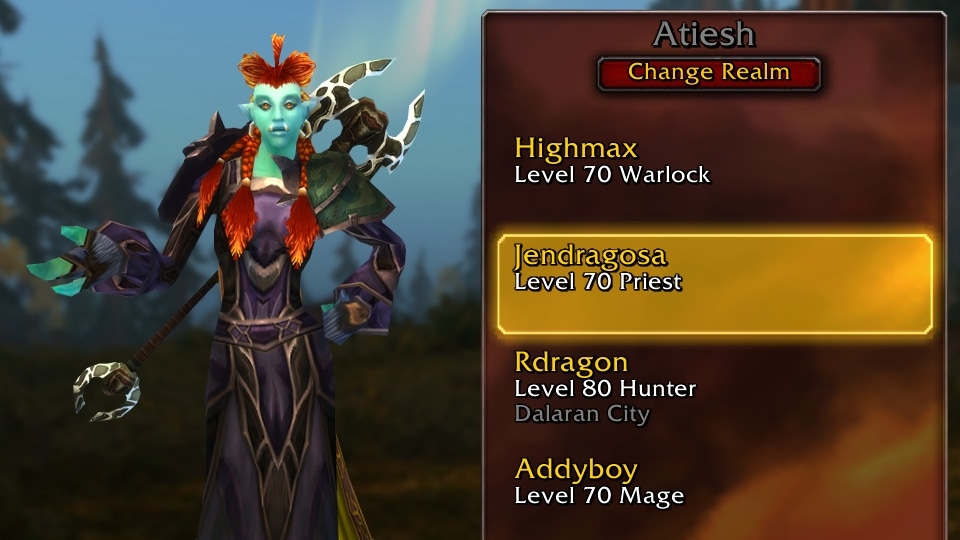Image resolution: width=960 pixels, height=540 pixels.
Task: Select Rdragon the Level 80 Hunter
Action: point(605,387)
